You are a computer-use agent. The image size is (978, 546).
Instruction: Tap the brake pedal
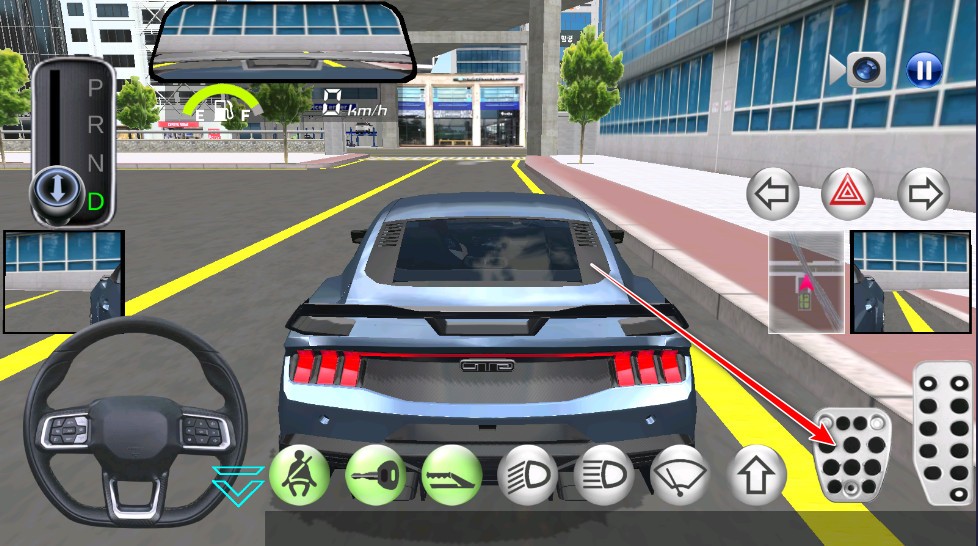click(851, 454)
